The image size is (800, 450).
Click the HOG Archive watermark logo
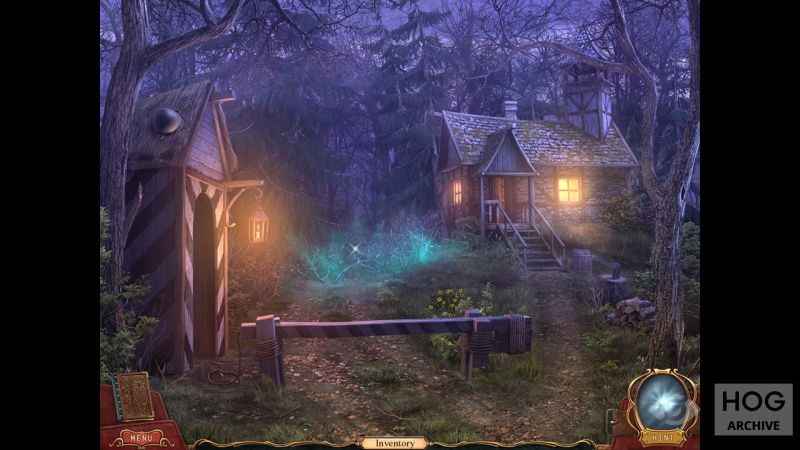click(753, 409)
